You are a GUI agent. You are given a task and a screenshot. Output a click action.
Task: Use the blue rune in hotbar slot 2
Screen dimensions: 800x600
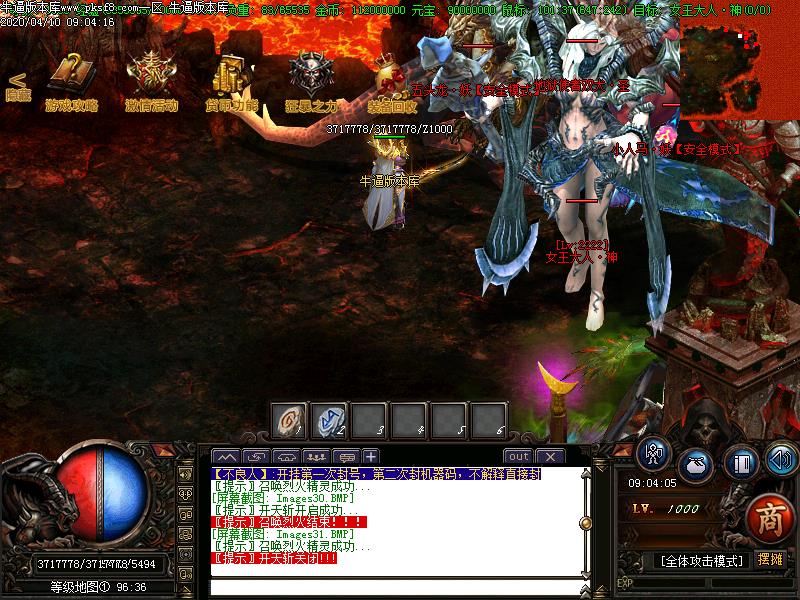point(328,421)
